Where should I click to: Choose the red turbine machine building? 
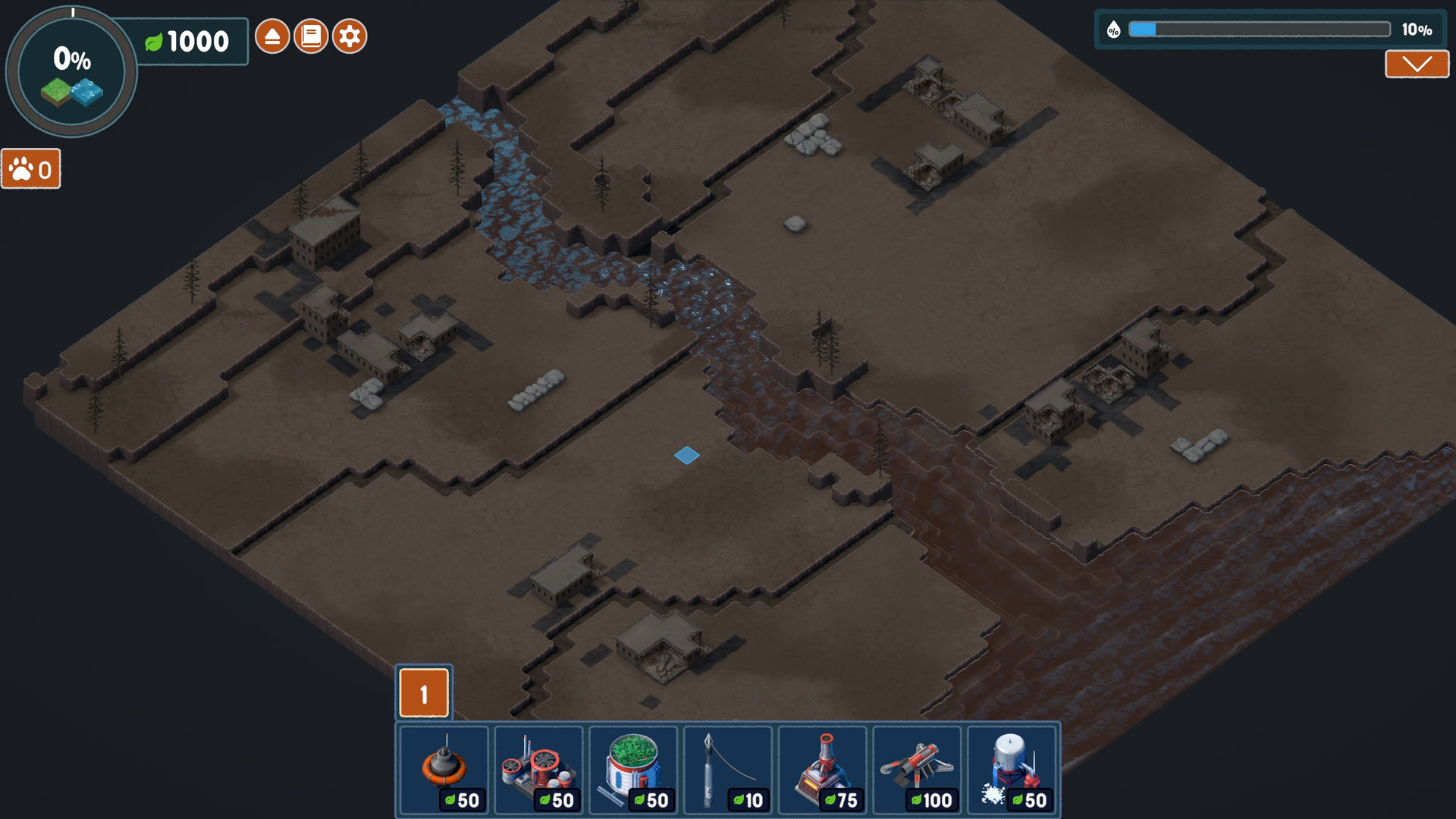(x=539, y=769)
